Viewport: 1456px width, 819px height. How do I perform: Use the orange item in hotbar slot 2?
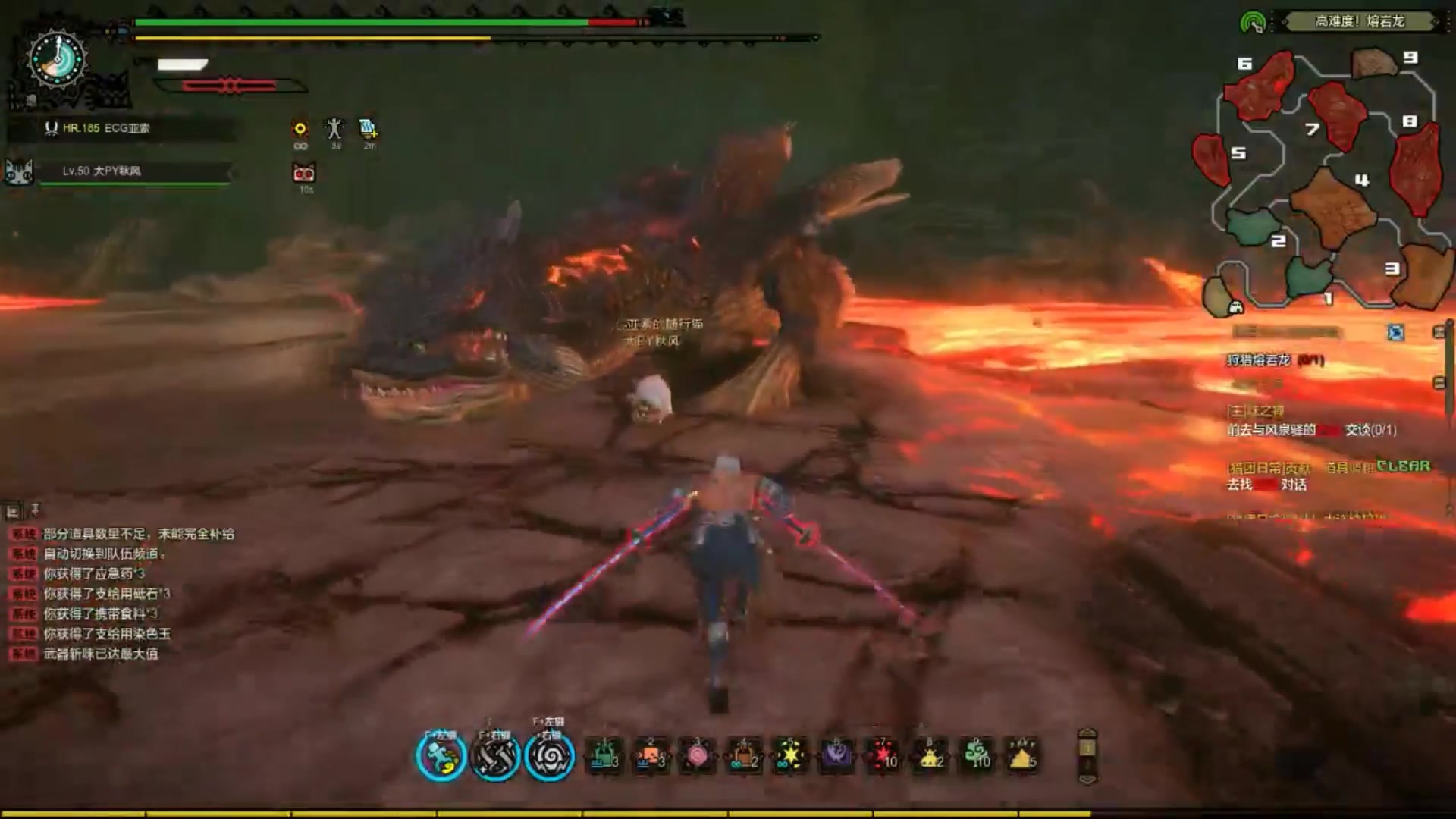tap(651, 756)
